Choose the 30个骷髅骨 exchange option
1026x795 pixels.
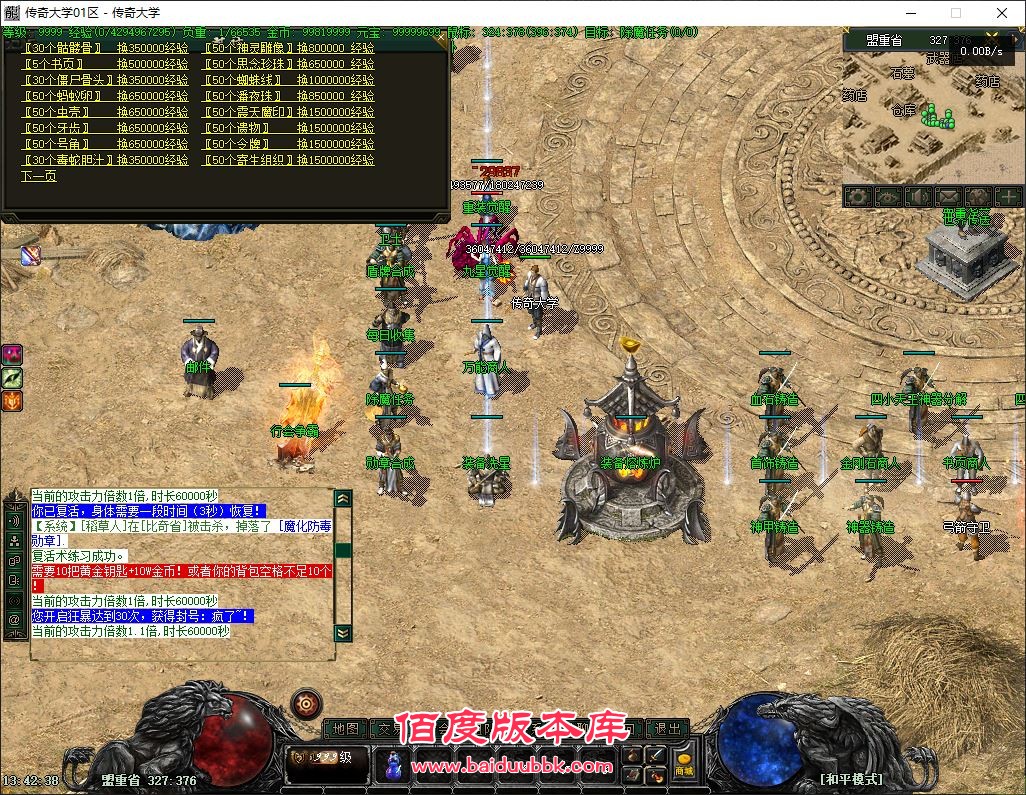point(62,48)
